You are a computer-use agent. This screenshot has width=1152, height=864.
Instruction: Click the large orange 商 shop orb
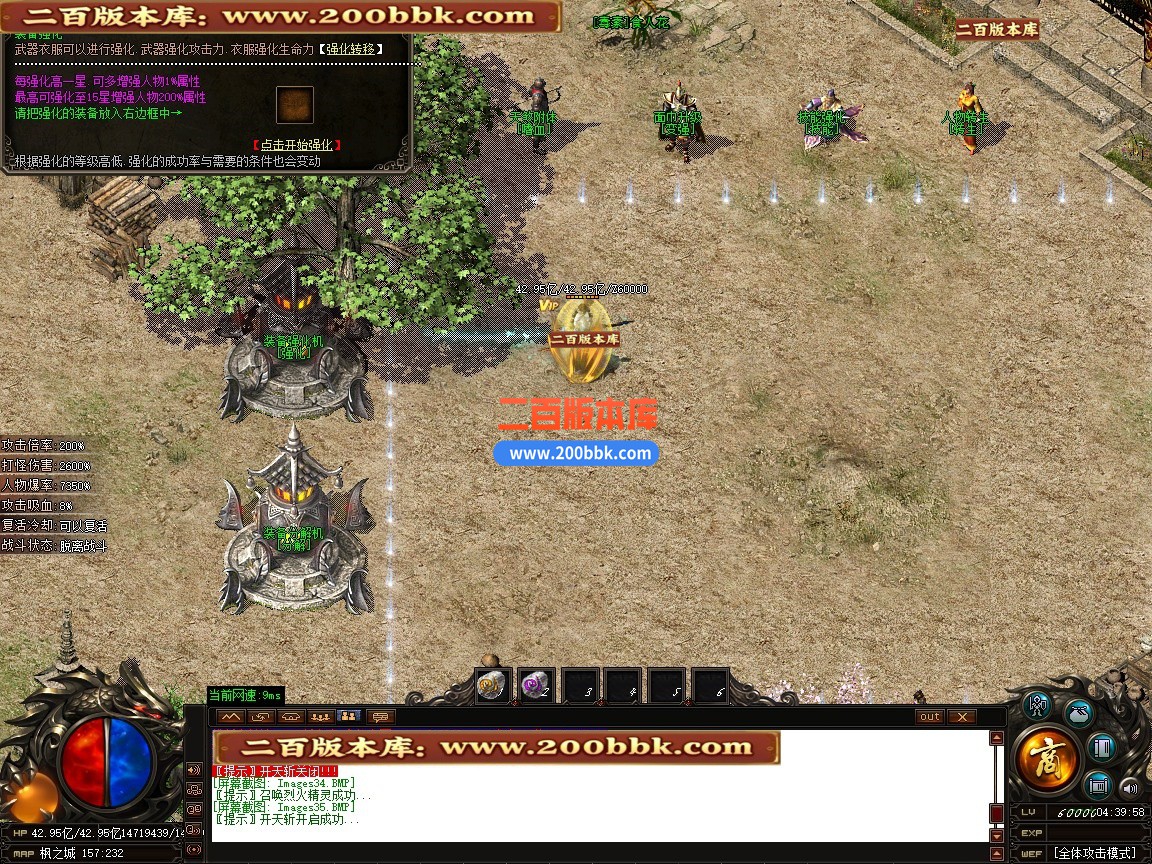[x=1047, y=759]
